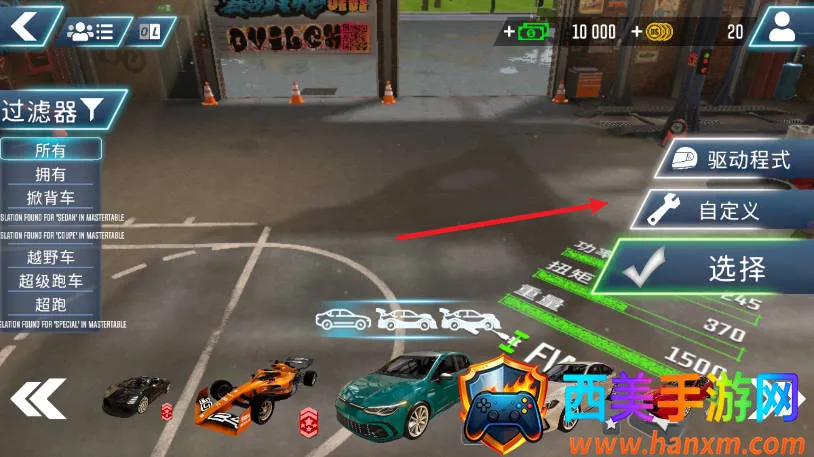
Task: Select the 所有 (all) filter
Action: tap(50, 149)
